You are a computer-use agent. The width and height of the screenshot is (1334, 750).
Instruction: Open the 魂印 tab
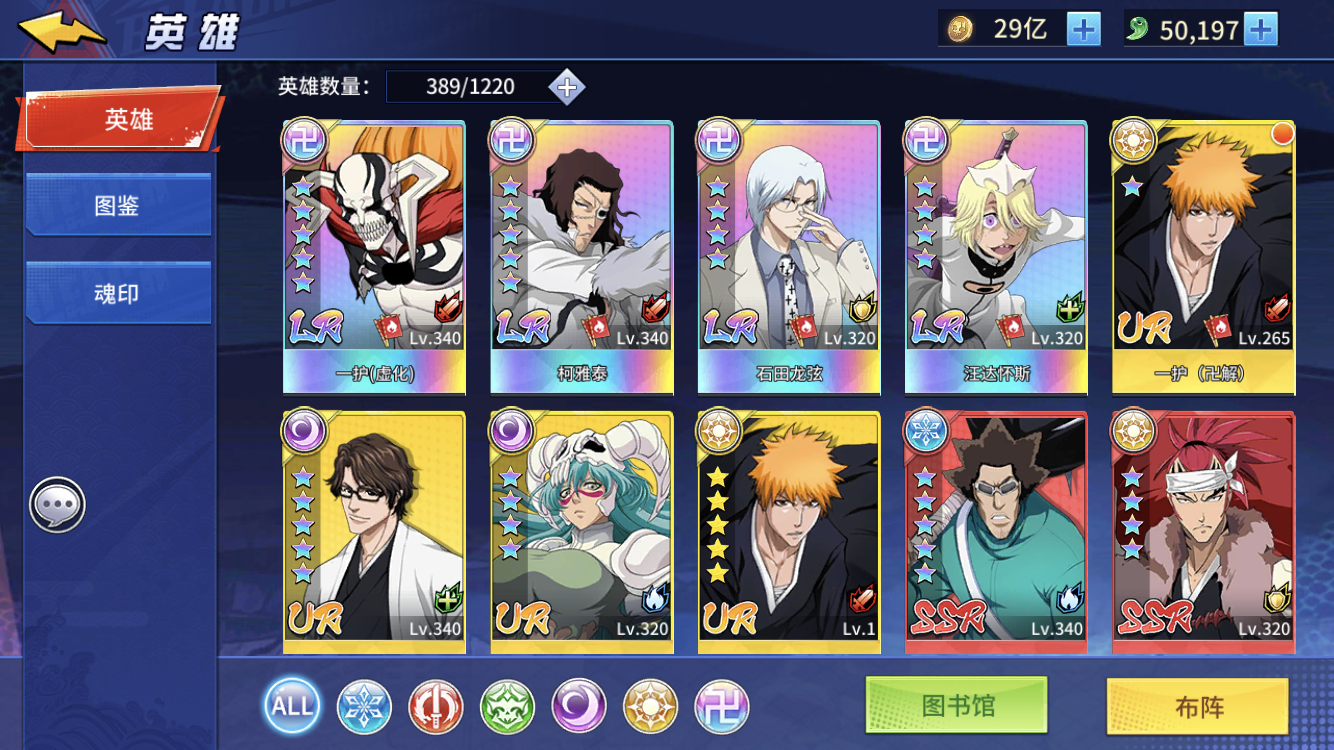pyautogui.click(x=117, y=294)
